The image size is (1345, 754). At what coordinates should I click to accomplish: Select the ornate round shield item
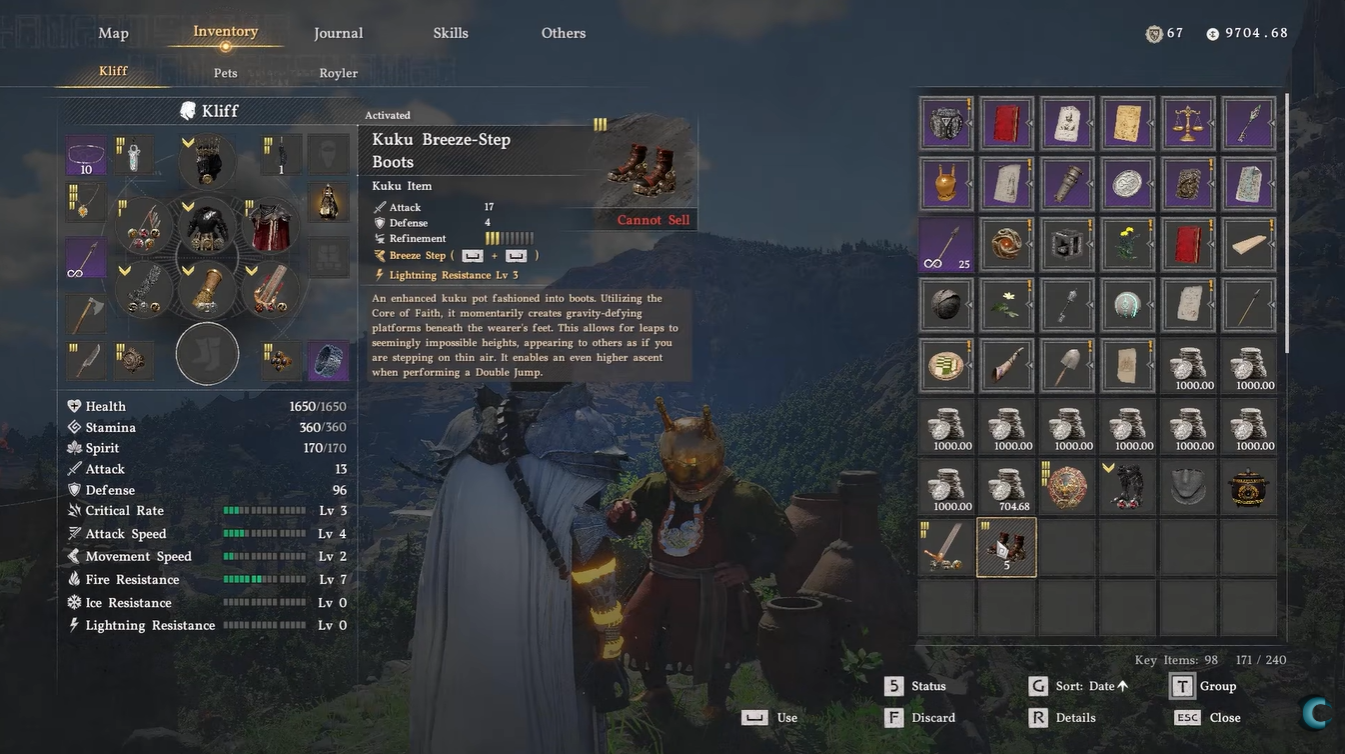point(1067,487)
